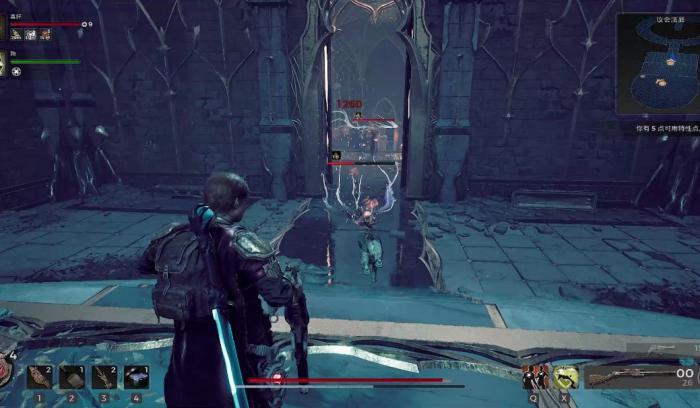Trigger the yellow X ability icon

[x=567, y=377]
